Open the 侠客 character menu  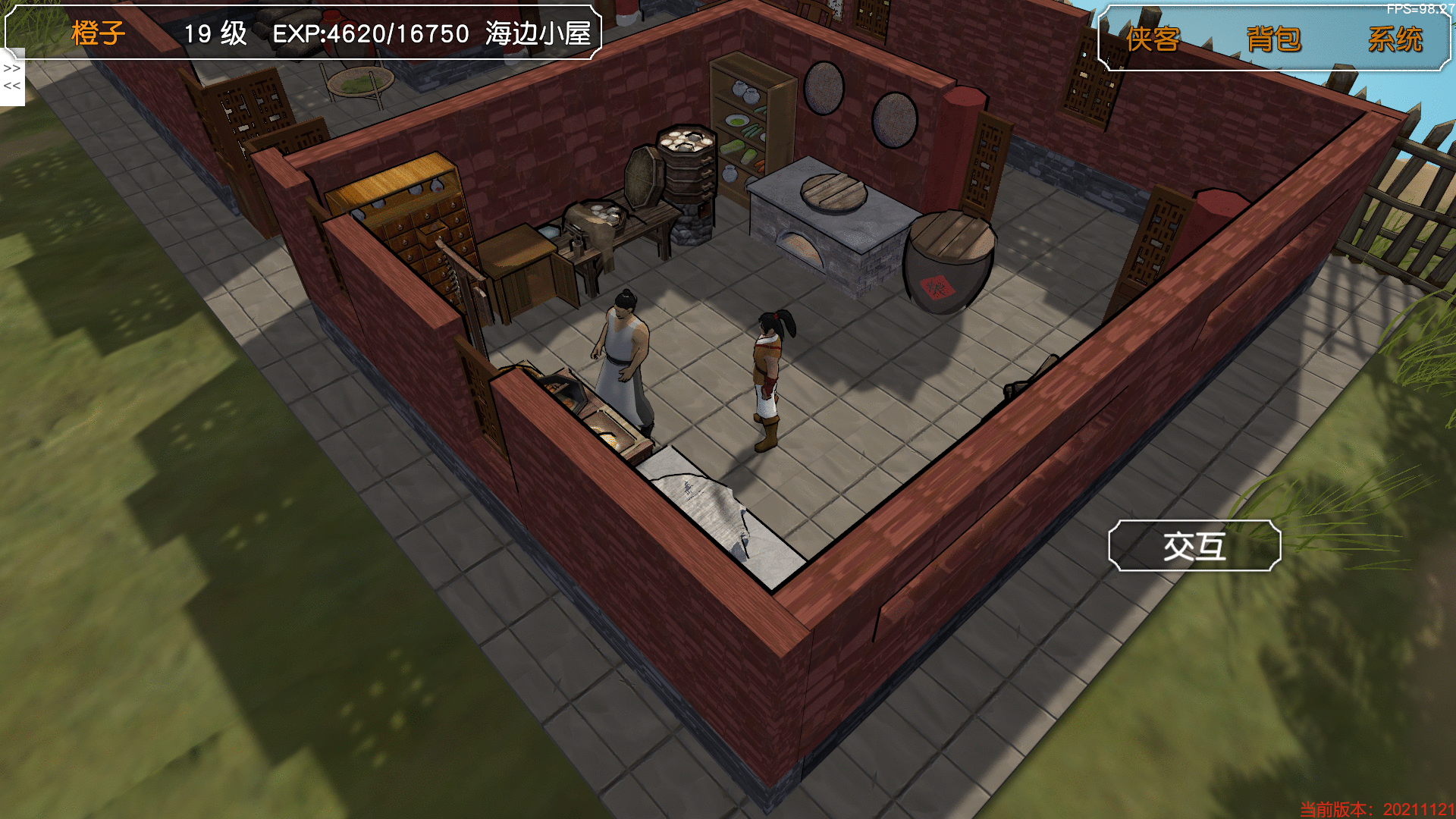[x=1153, y=39]
